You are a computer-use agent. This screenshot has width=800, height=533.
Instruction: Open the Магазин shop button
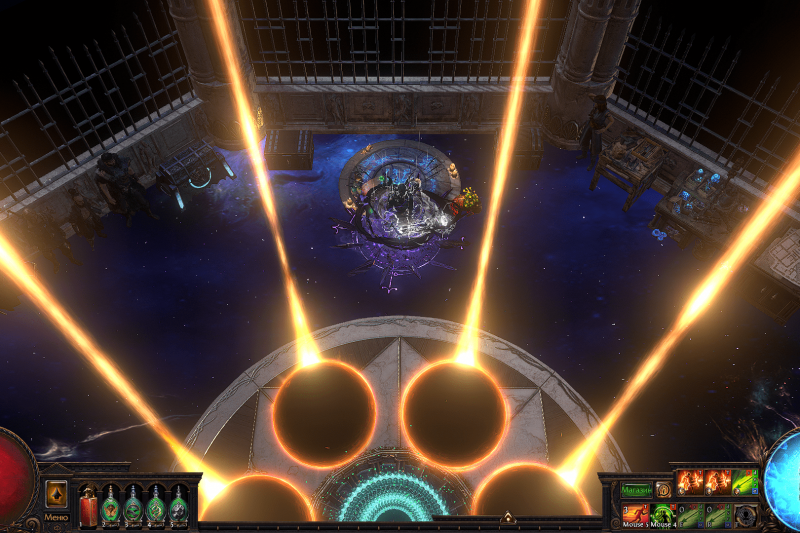point(635,491)
